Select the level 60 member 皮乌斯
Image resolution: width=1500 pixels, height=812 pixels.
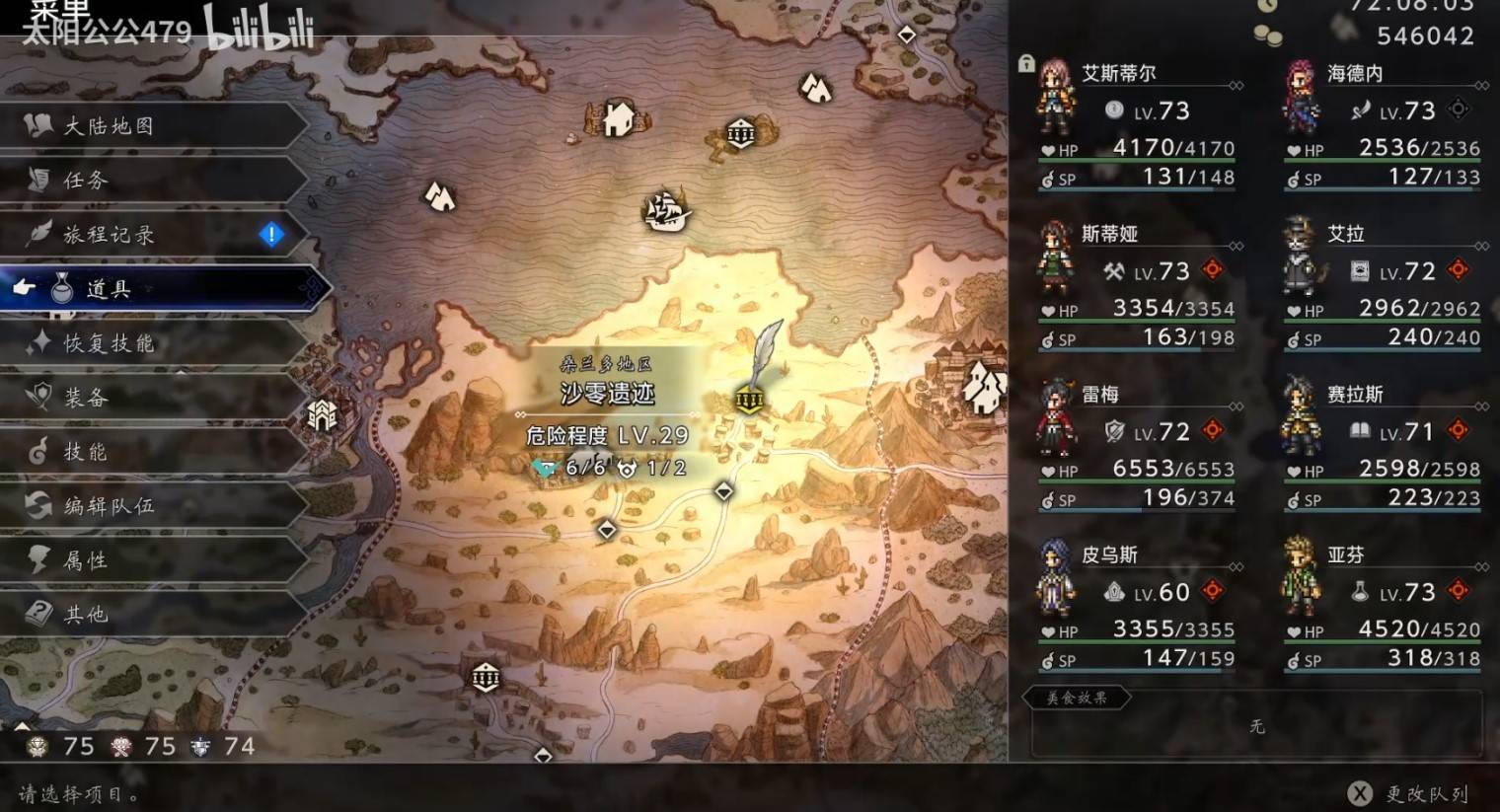pyautogui.click(x=1135, y=606)
